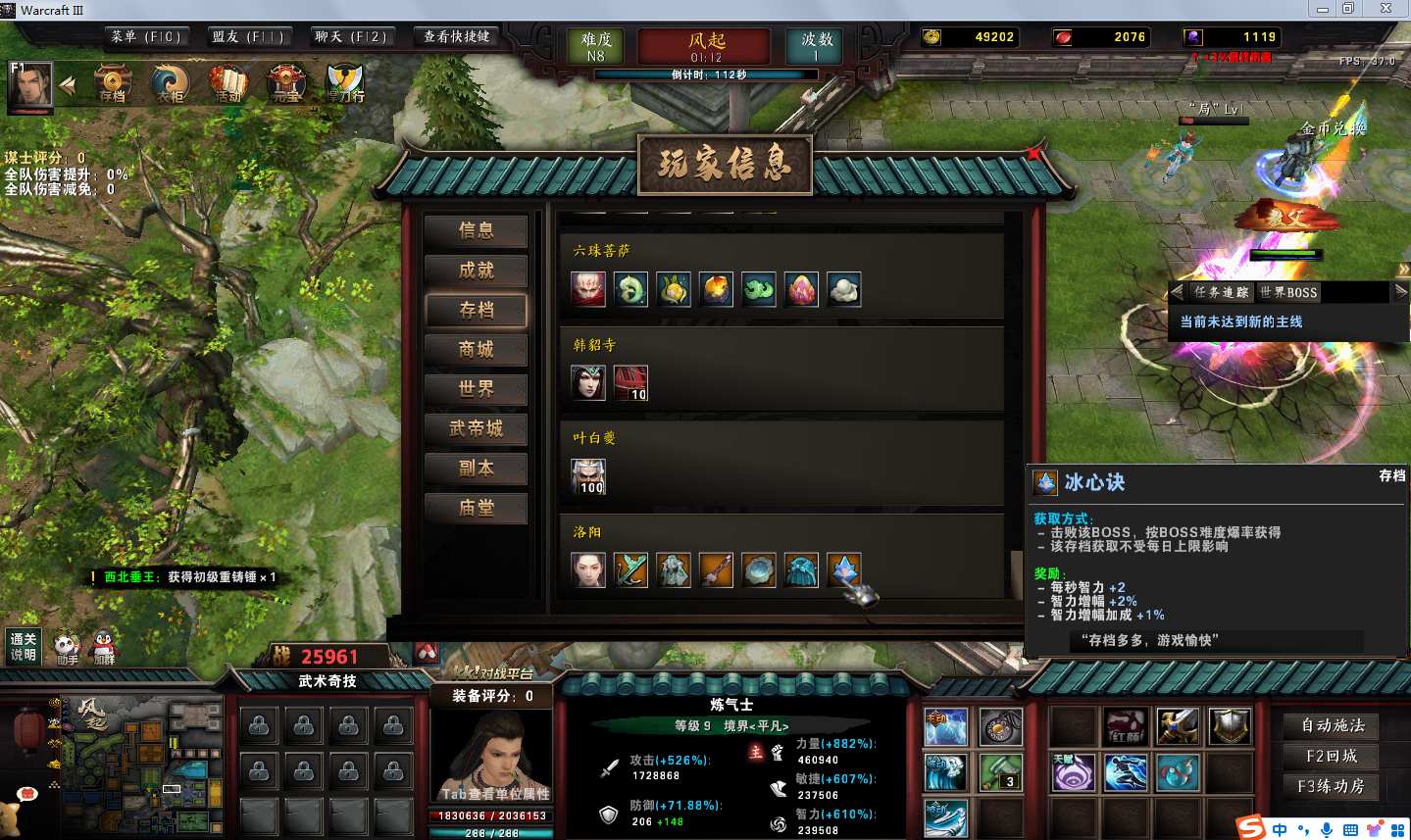Select the F1 hero portrait

tap(29, 85)
